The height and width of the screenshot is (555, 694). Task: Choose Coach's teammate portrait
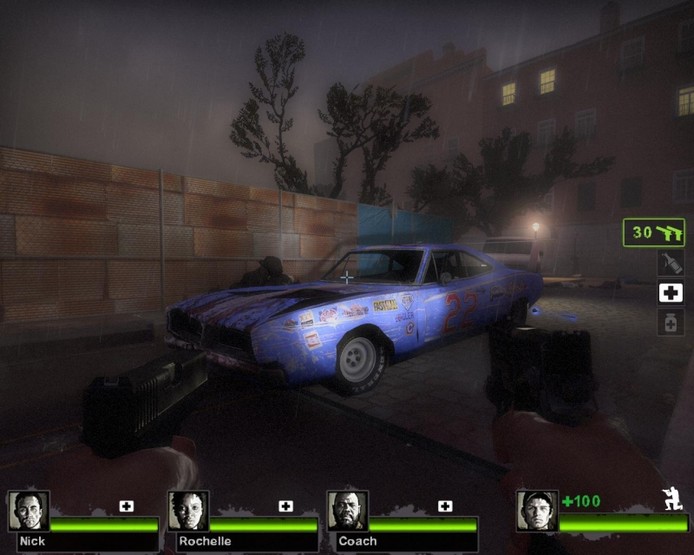coord(347,510)
